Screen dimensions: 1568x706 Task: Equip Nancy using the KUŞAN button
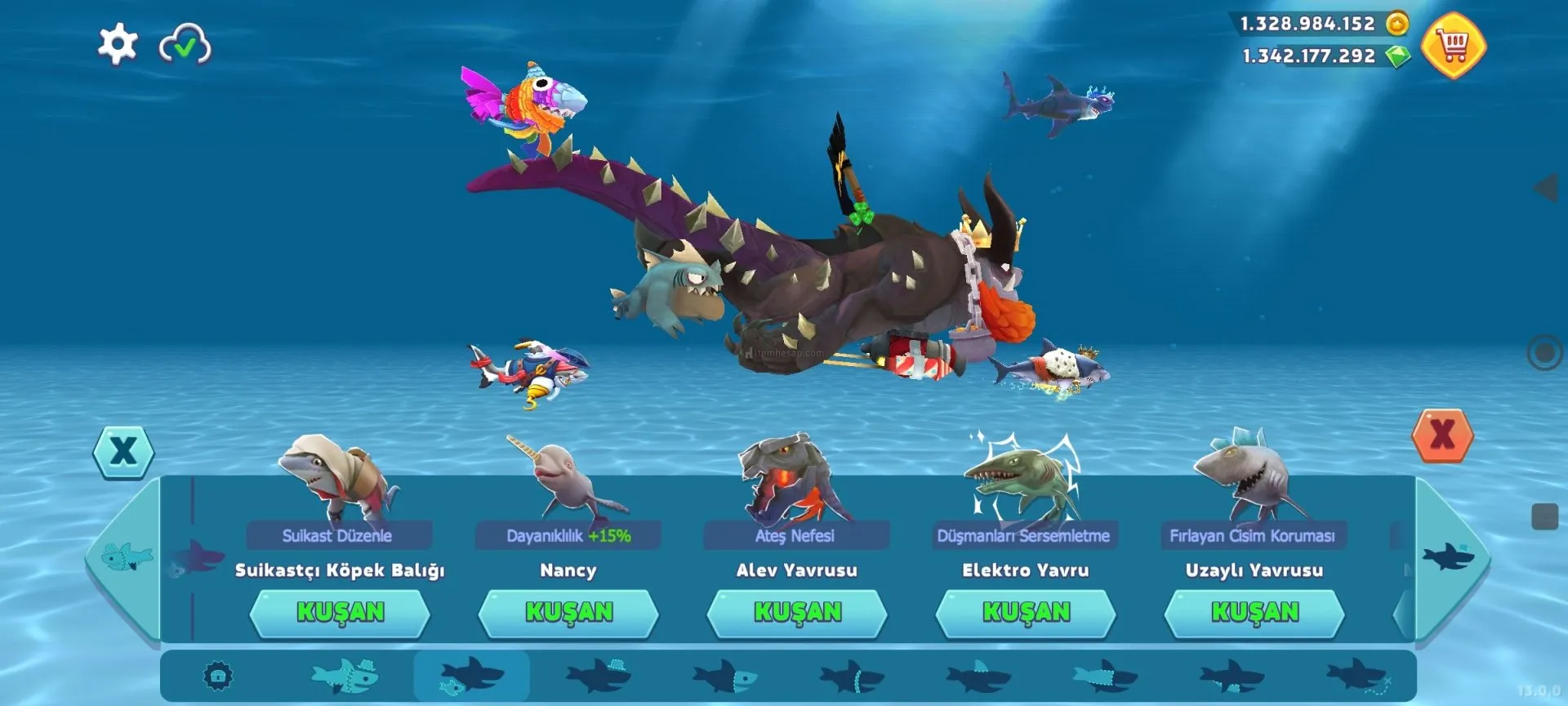coord(568,613)
